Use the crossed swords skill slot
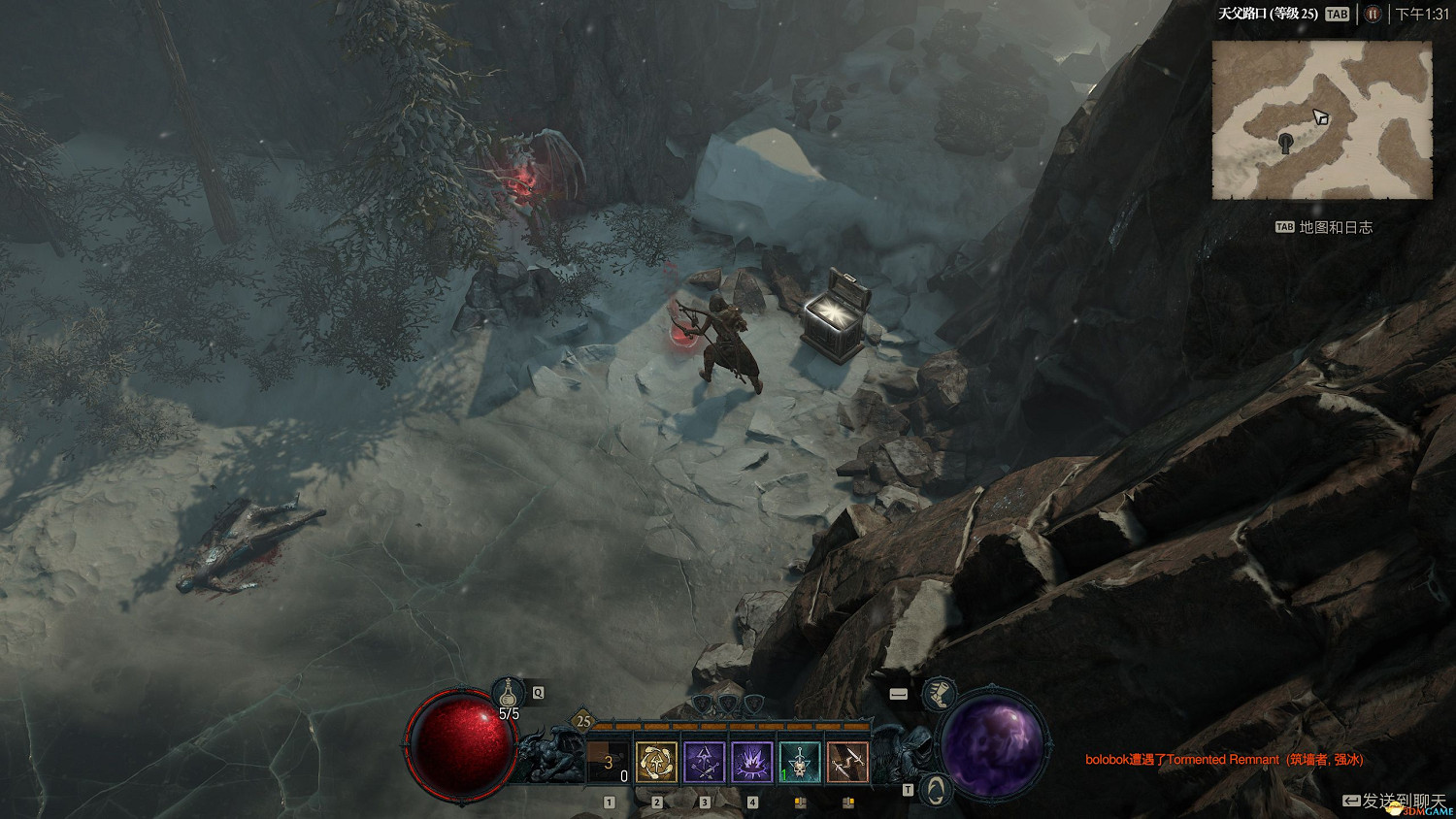This screenshot has height=819, width=1456. (846, 762)
